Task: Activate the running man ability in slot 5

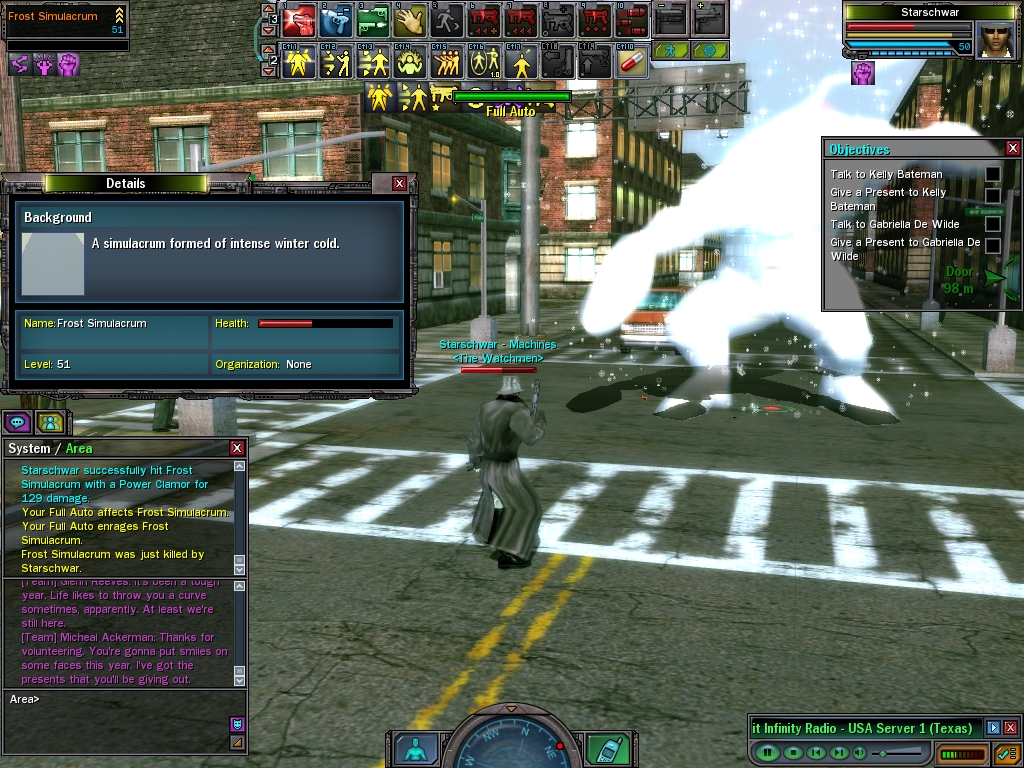Action: click(x=447, y=19)
